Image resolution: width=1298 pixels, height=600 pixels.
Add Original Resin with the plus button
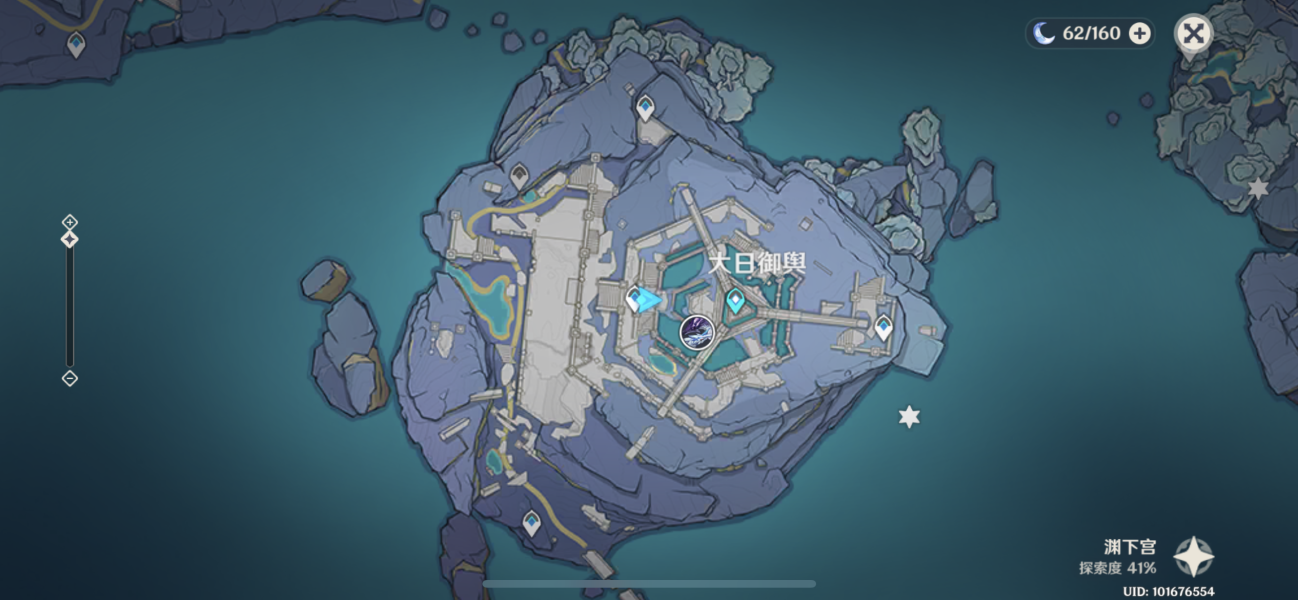[1139, 33]
